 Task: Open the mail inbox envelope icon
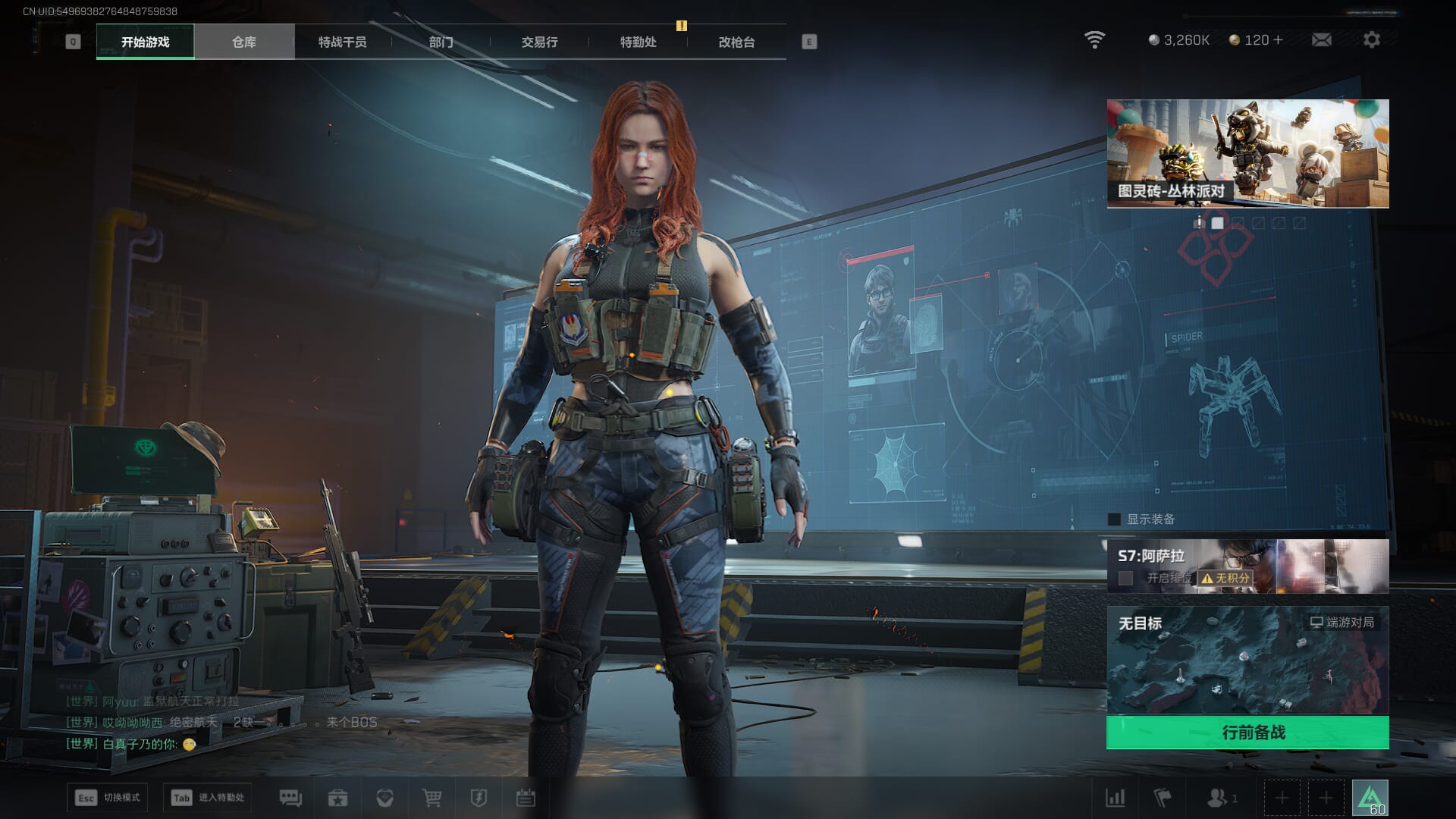tap(1321, 39)
